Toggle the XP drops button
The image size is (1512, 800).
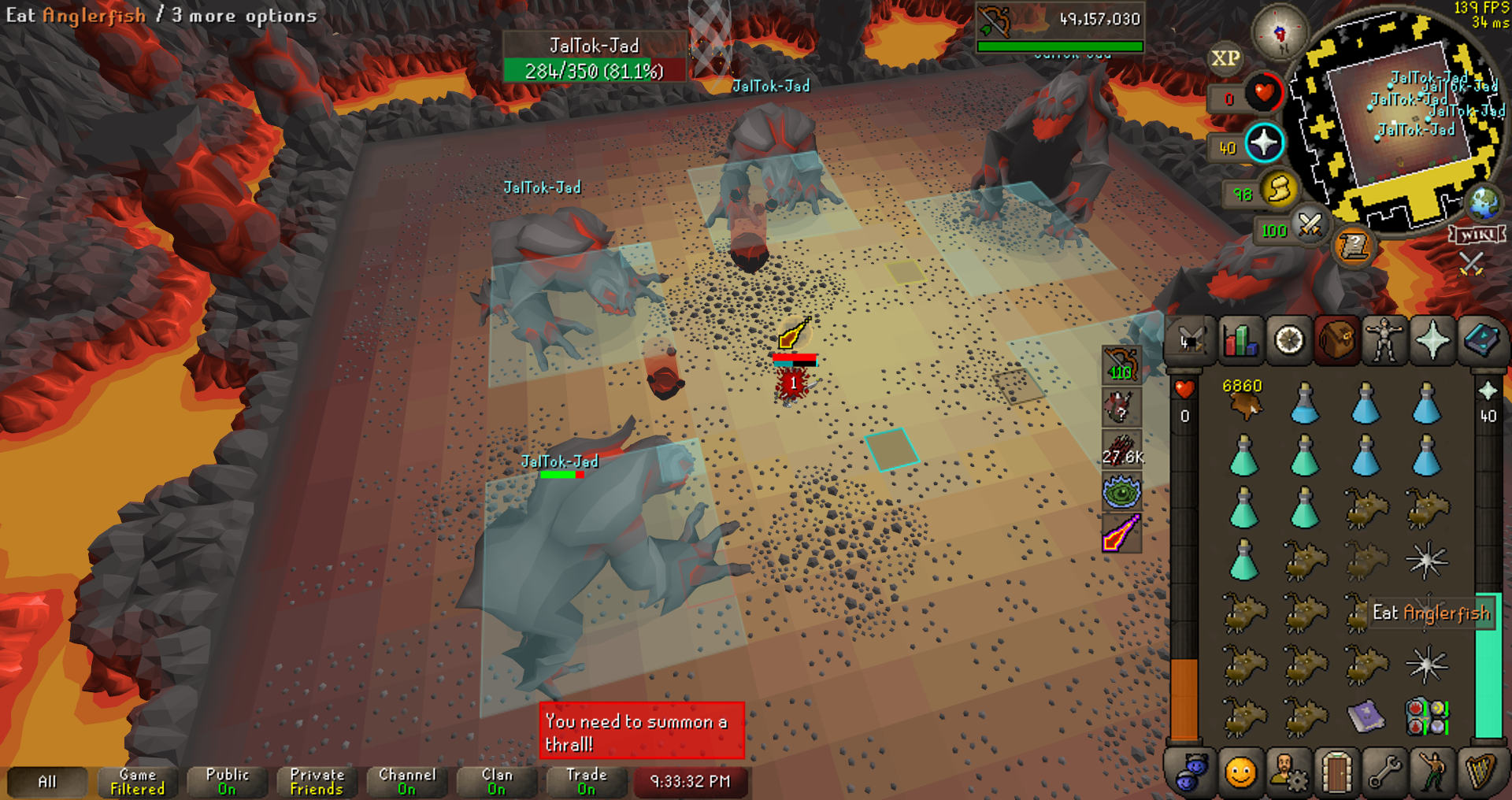click(x=1225, y=59)
